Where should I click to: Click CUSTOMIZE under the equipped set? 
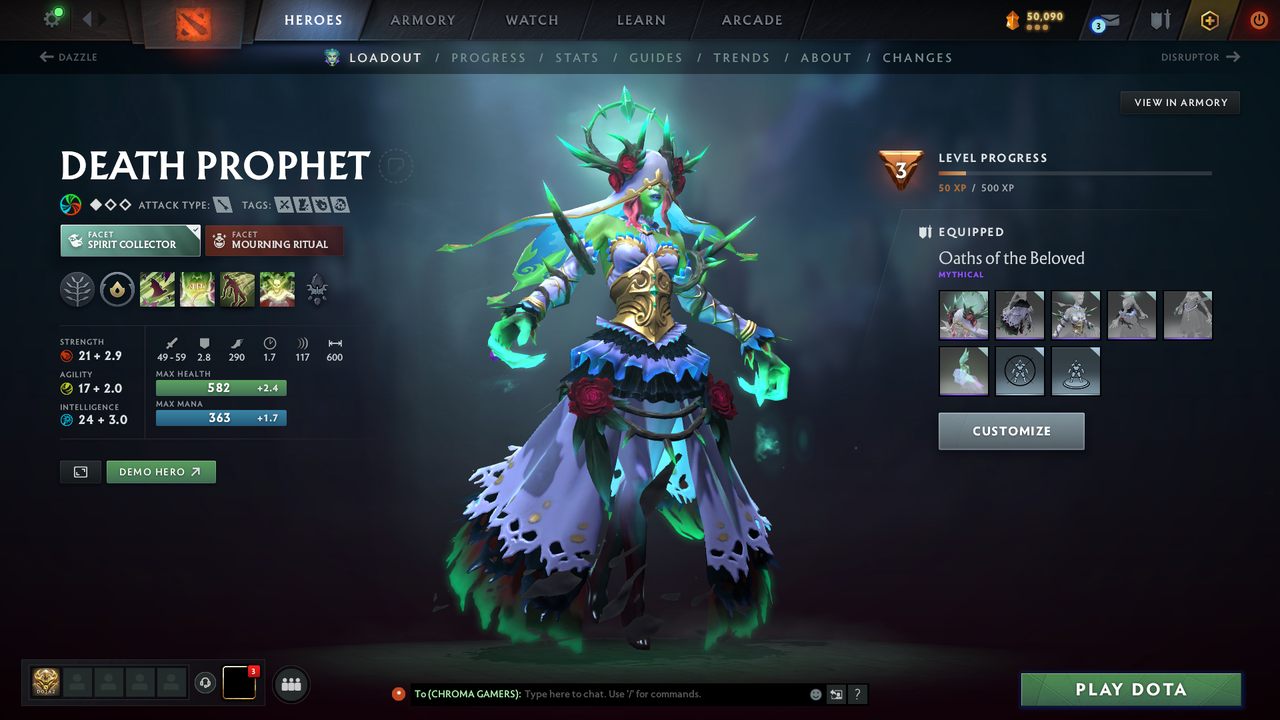(1011, 431)
